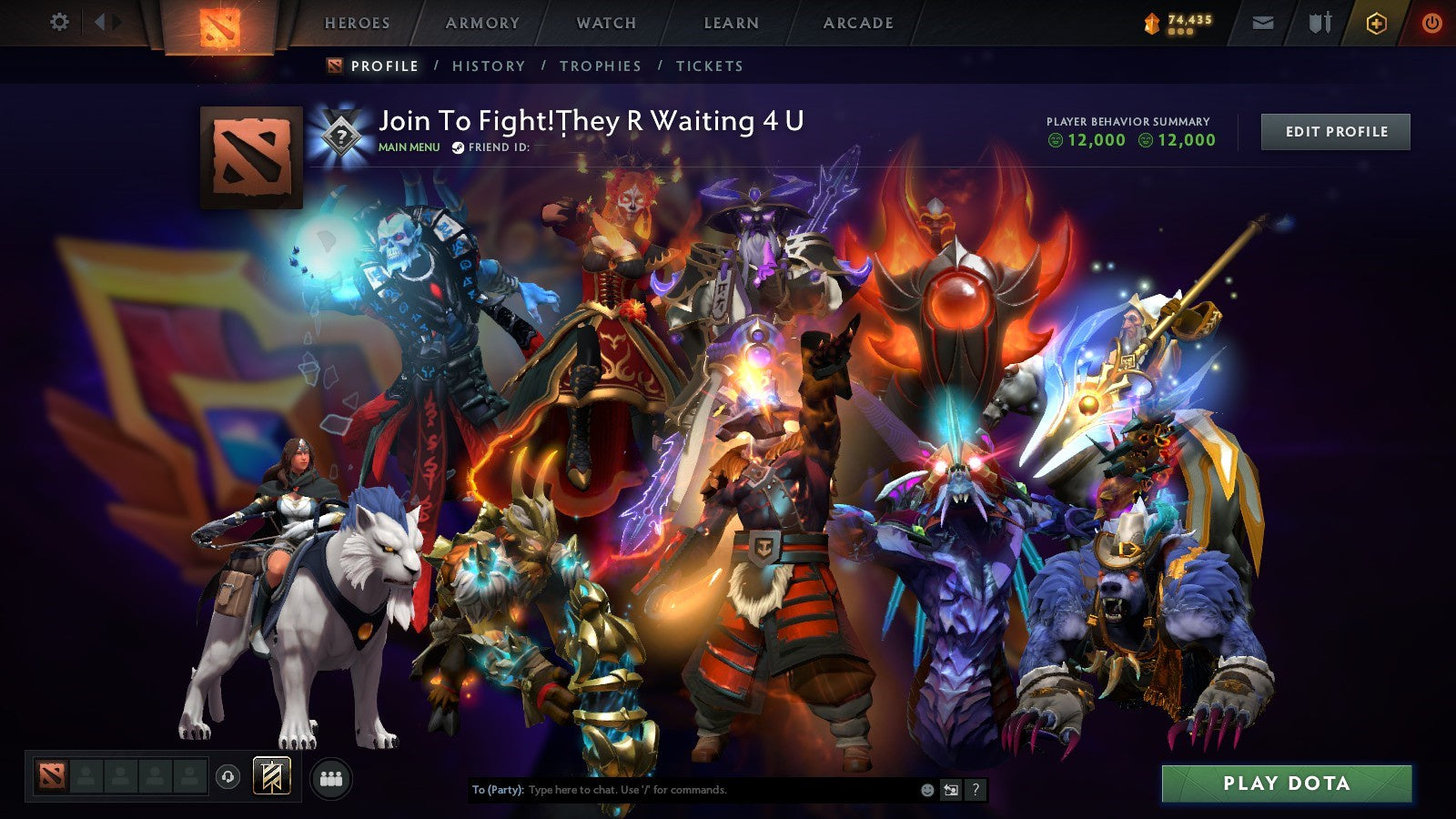Open Dota Plus via the gold hexagon icon

[x=1377, y=23]
